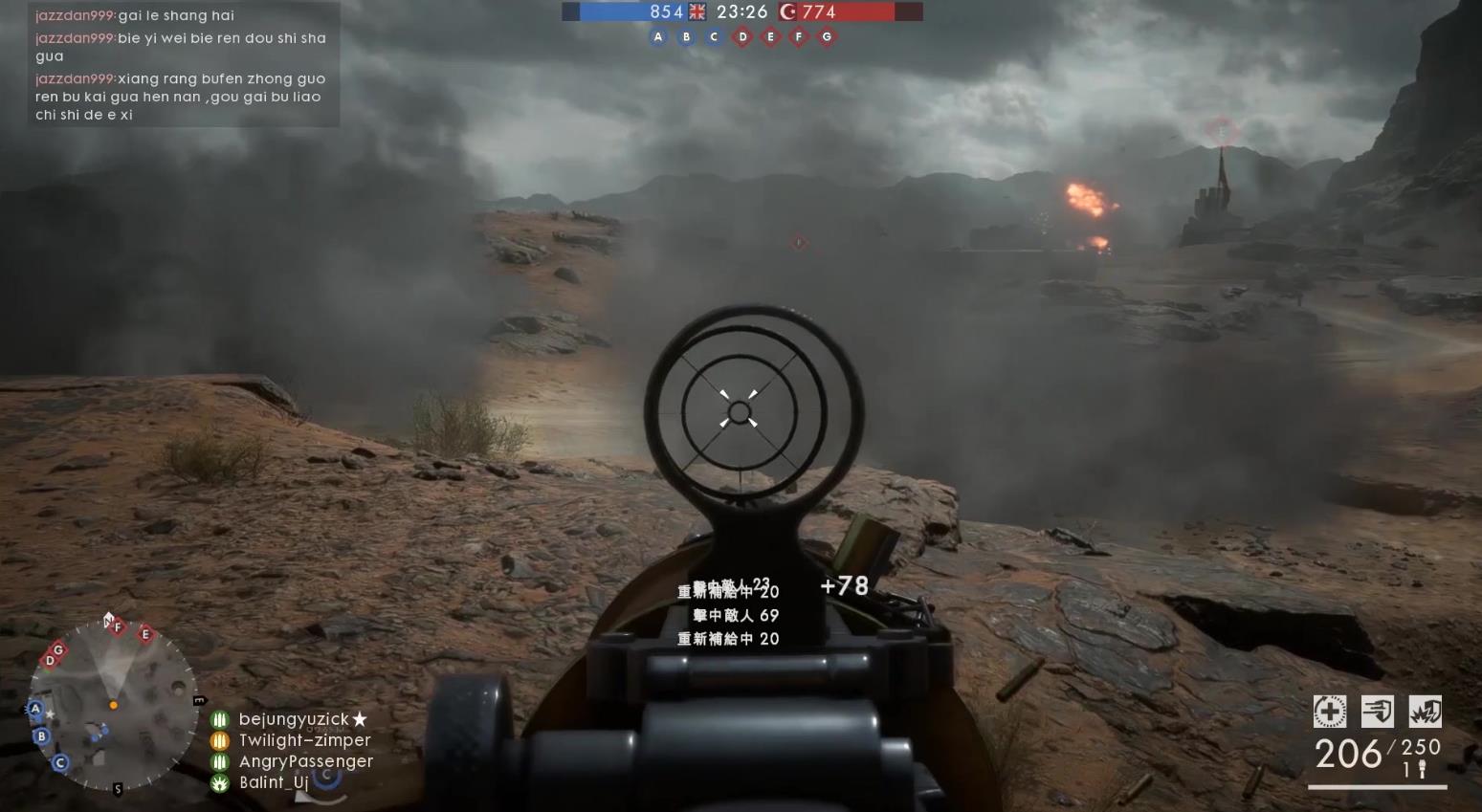
Task: Select squad leader bejungyuzick in squad list
Action: click(x=294, y=719)
